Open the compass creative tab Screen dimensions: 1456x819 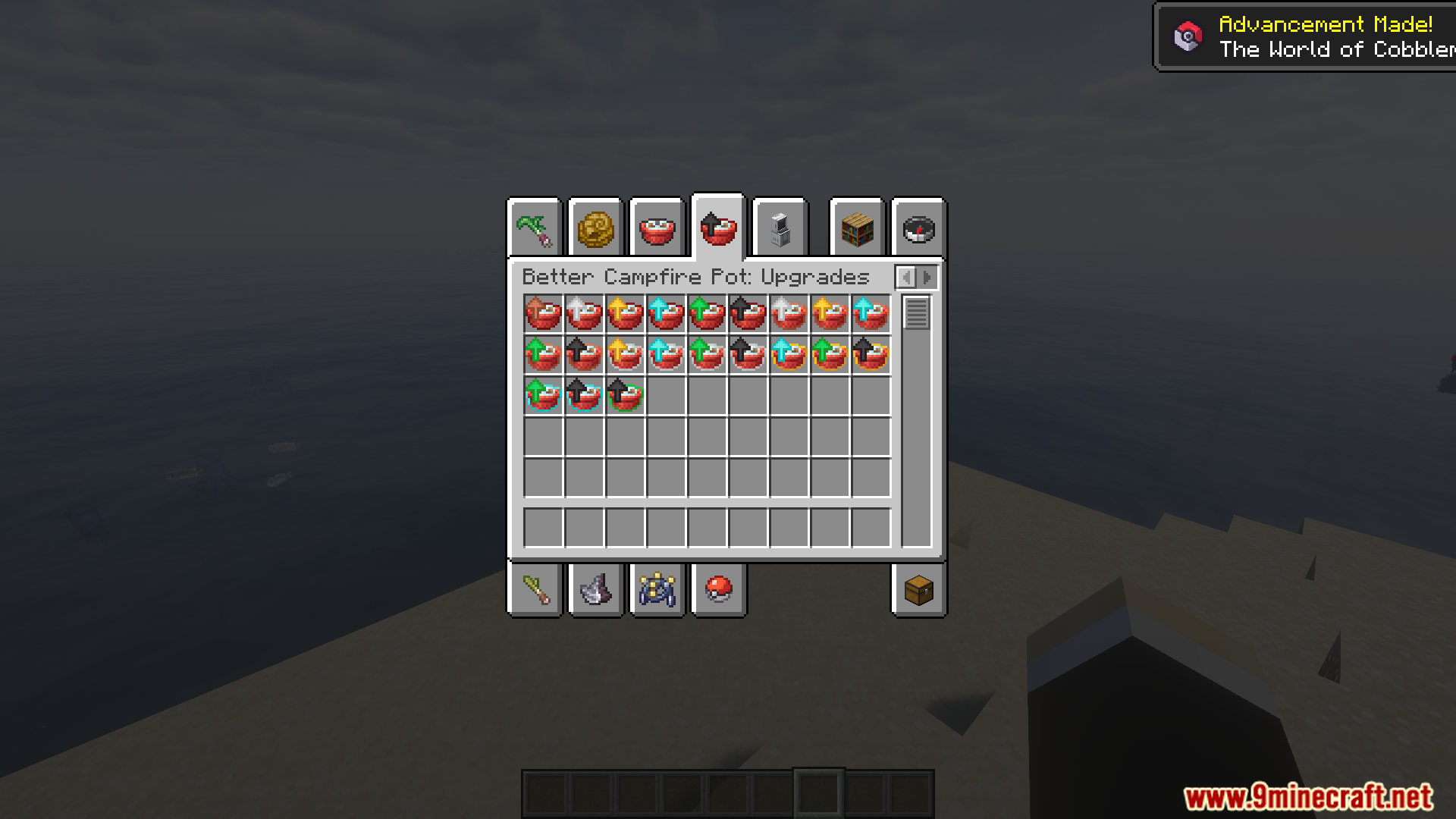pyautogui.click(x=918, y=228)
